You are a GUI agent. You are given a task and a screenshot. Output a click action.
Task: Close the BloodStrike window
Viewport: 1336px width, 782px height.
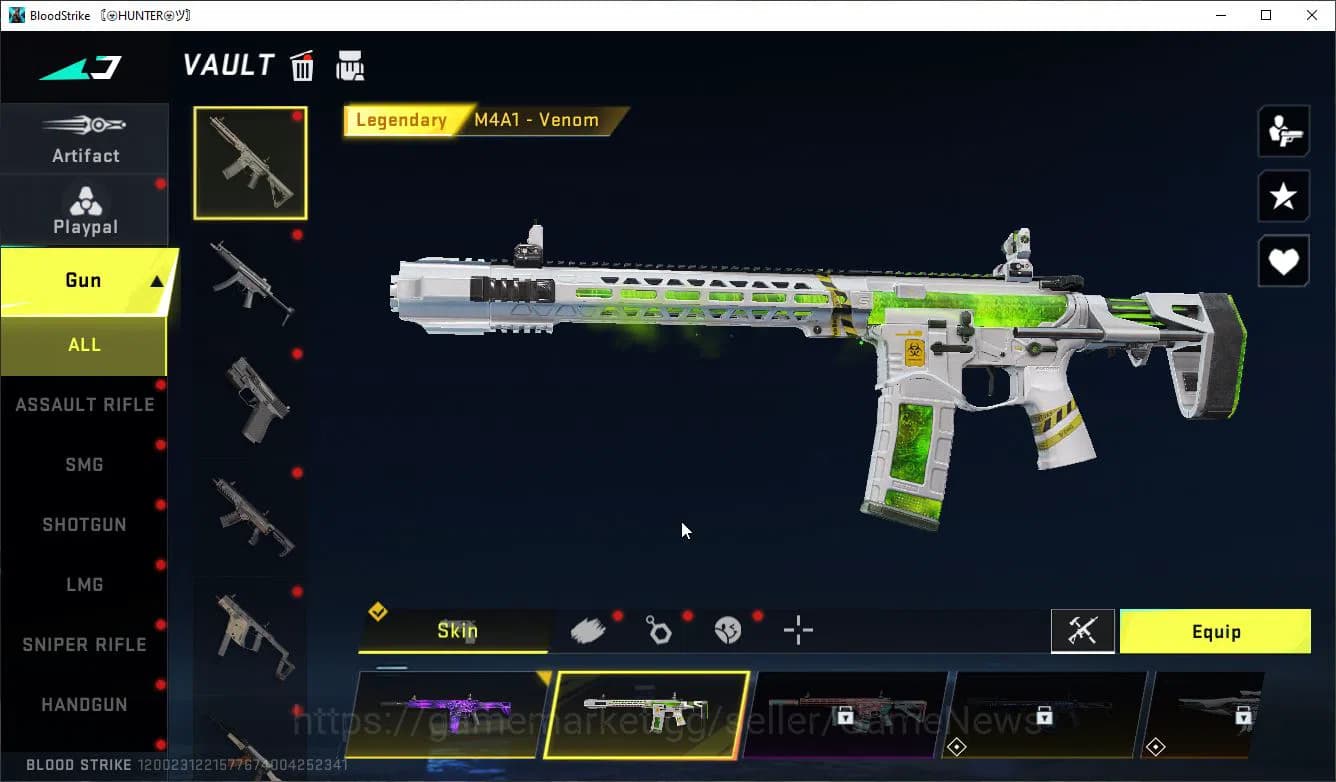[x=1312, y=15]
